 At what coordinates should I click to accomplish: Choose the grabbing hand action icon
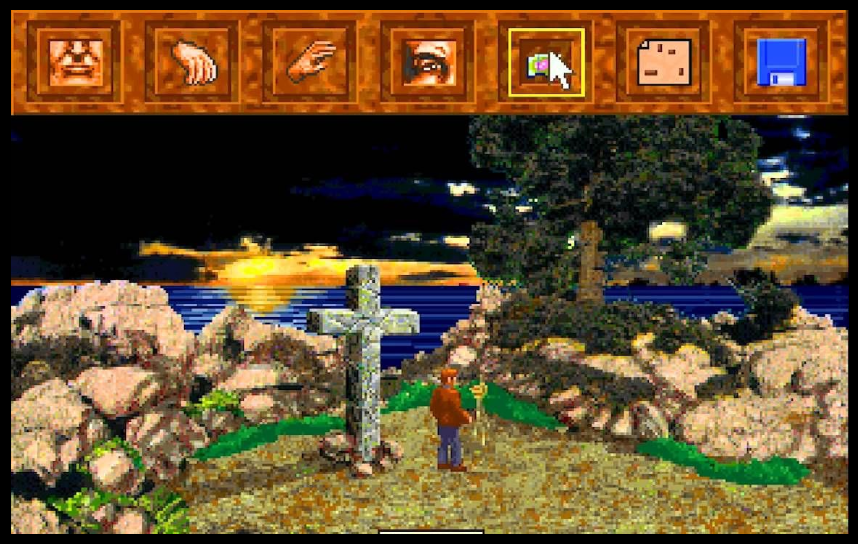tap(193, 62)
